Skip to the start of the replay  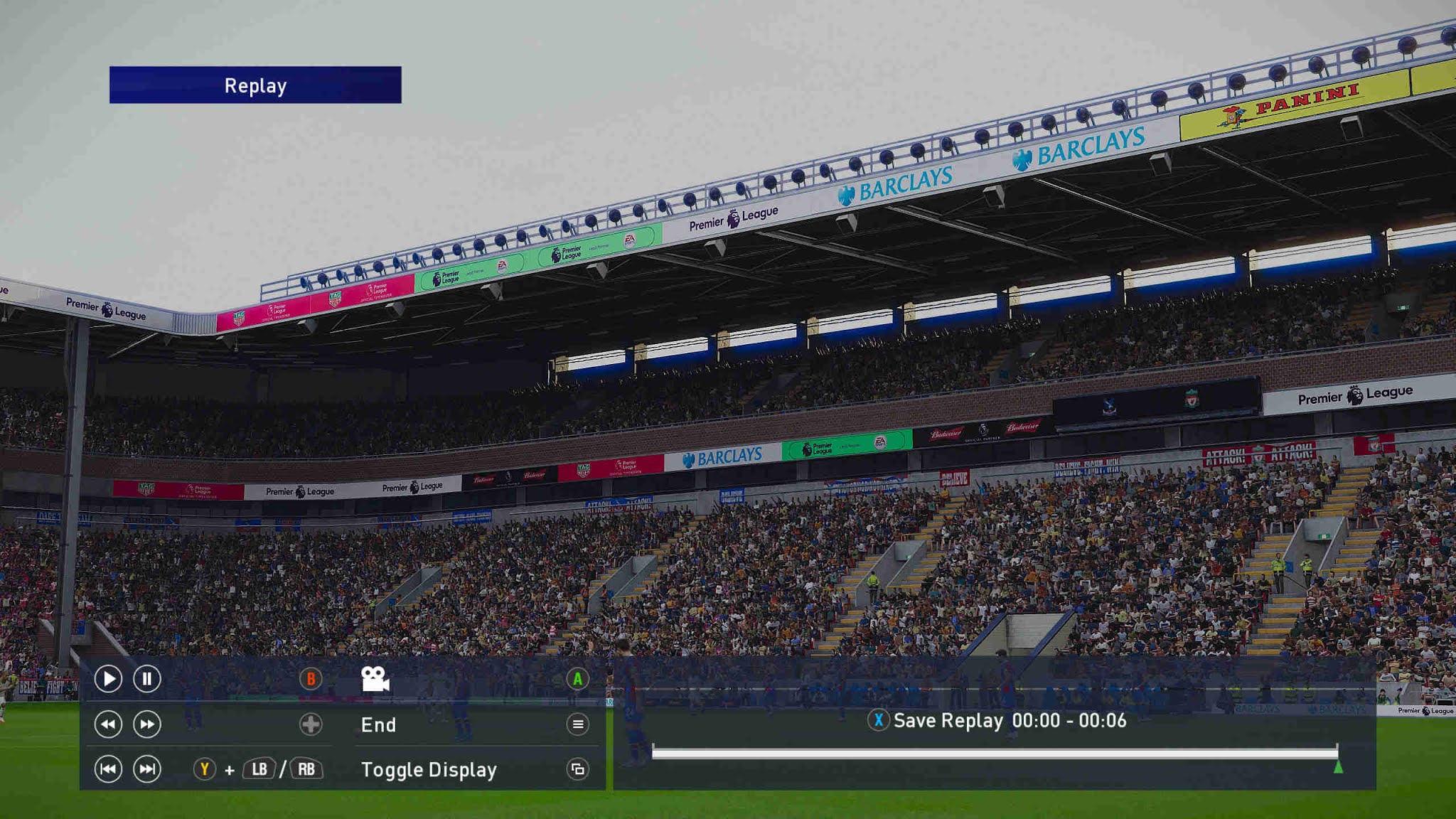108,769
